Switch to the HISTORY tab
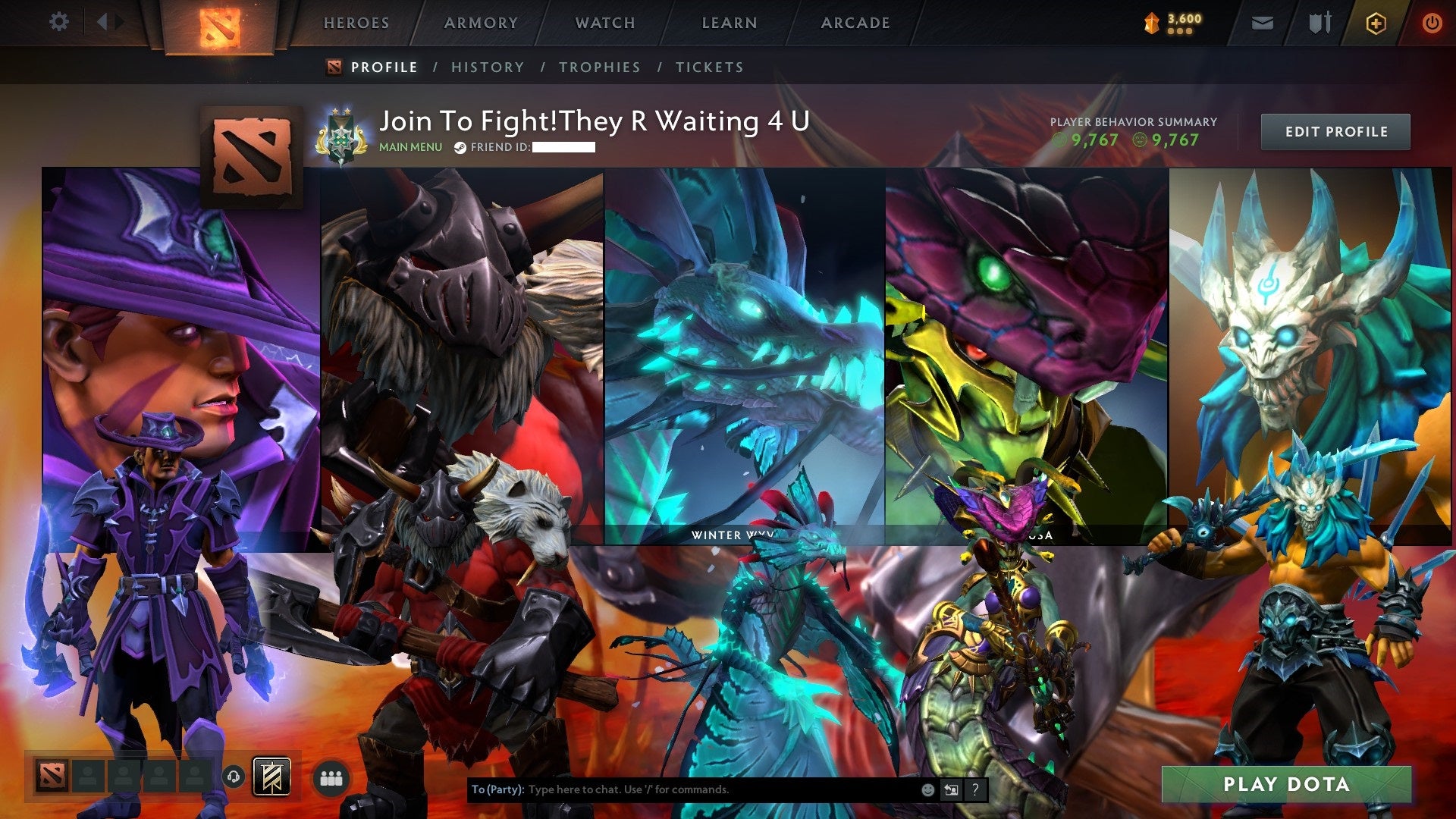Image resolution: width=1456 pixels, height=819 pixels. point(487,67)
